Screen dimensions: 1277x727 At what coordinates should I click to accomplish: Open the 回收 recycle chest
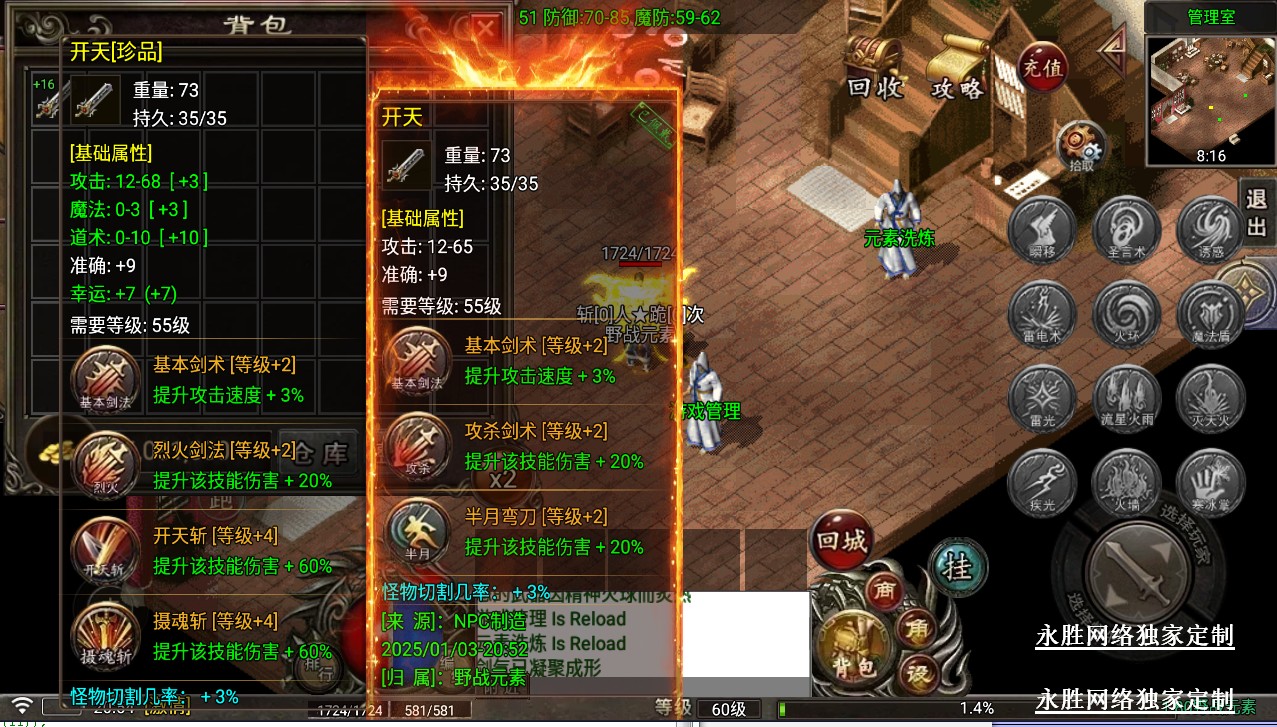(874, 66)
